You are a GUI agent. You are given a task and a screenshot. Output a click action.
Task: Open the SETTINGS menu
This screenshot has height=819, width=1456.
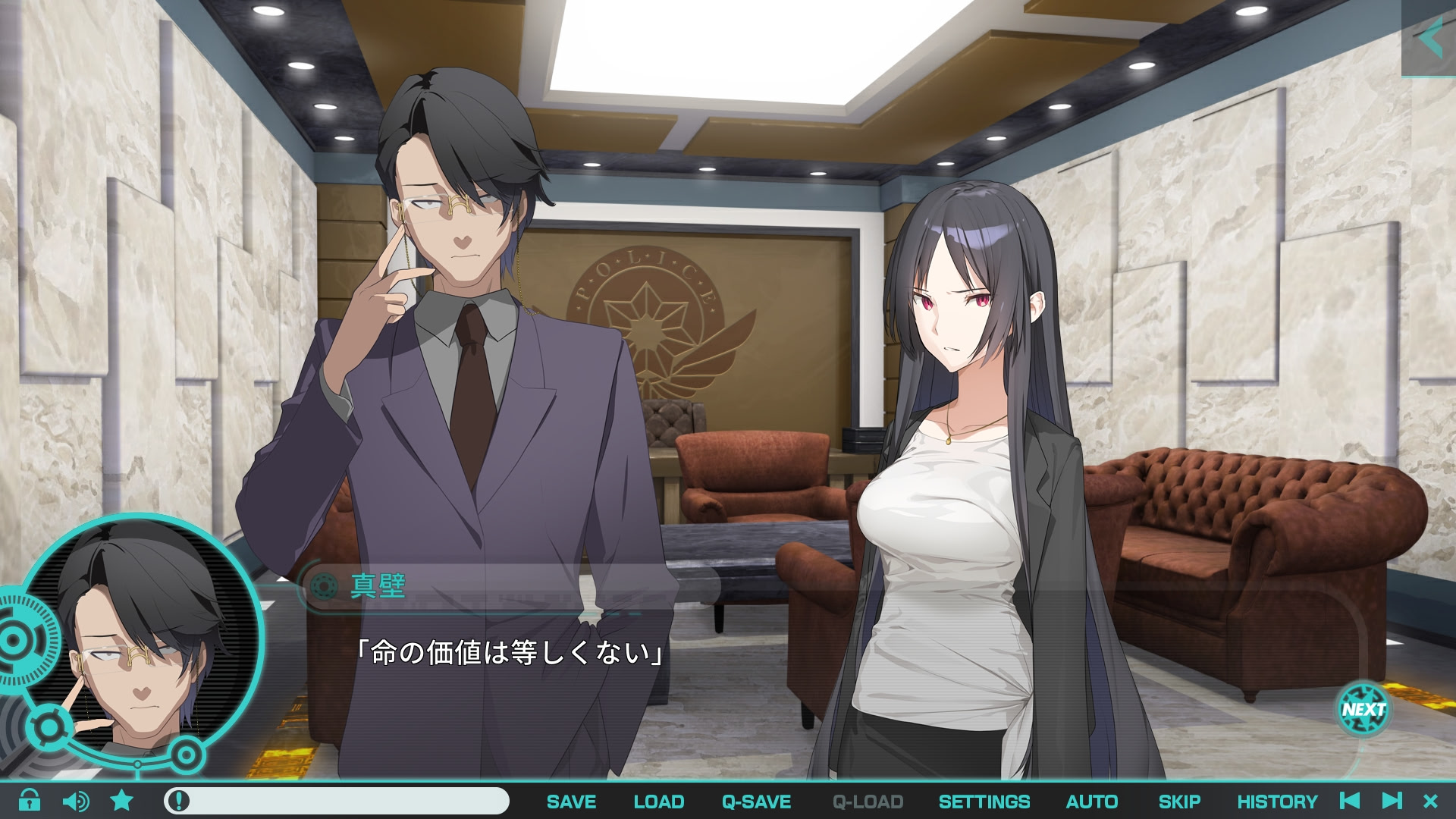pyautogui.click(x=984, y=802)
